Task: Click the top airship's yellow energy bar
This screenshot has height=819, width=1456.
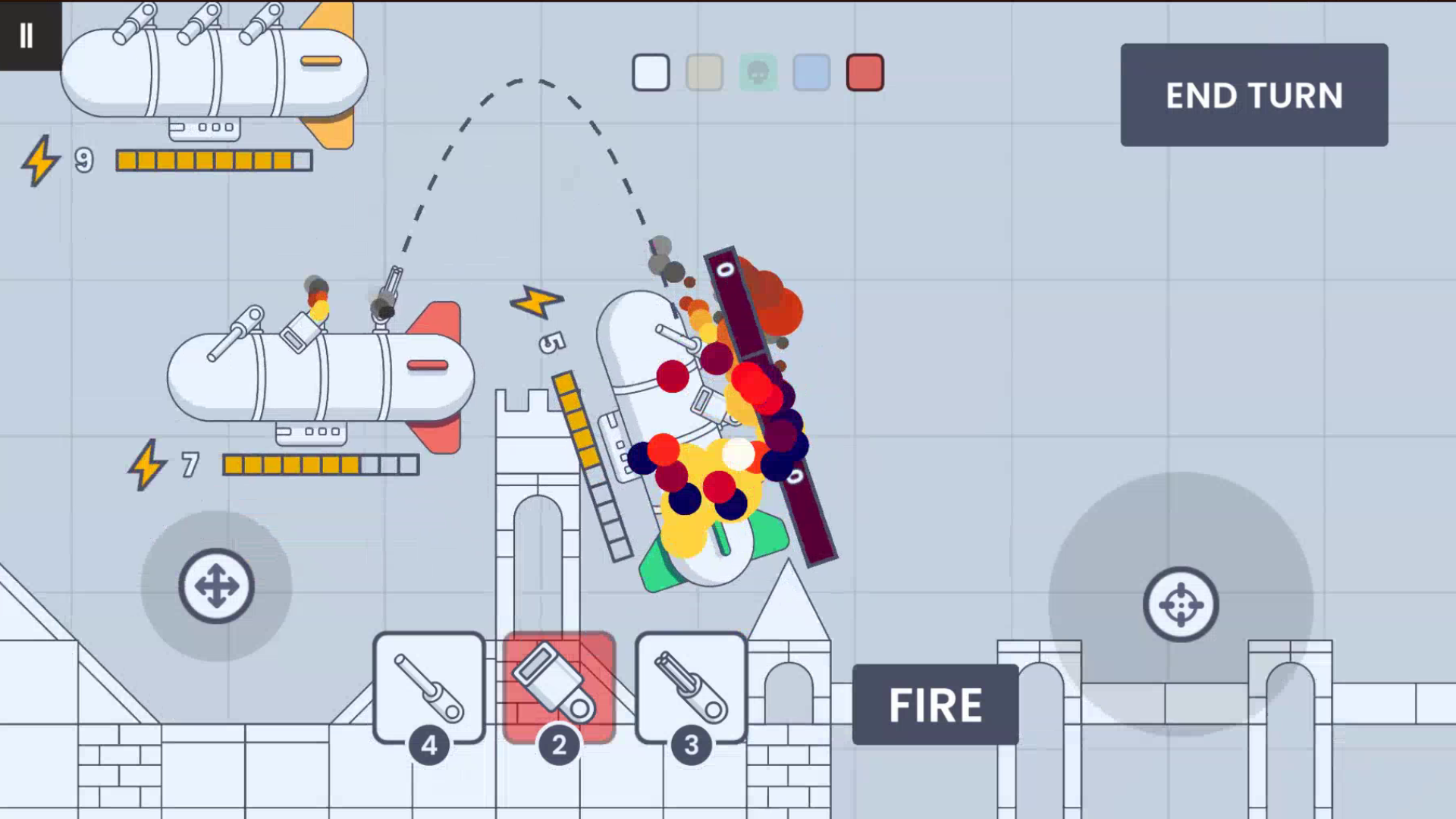Action: point(212,160)
